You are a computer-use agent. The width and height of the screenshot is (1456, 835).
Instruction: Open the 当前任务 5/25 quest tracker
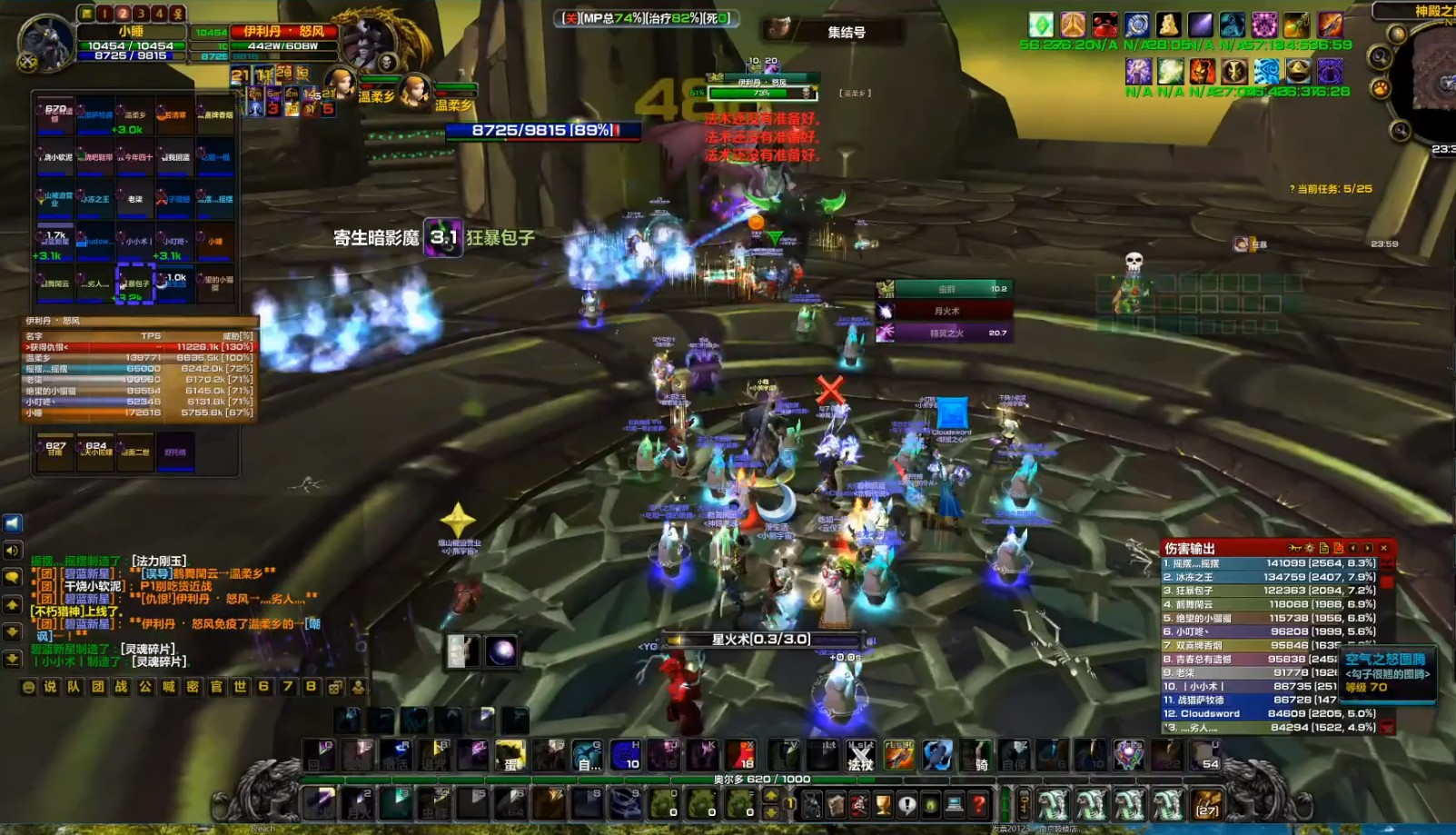coord(1331,189)
